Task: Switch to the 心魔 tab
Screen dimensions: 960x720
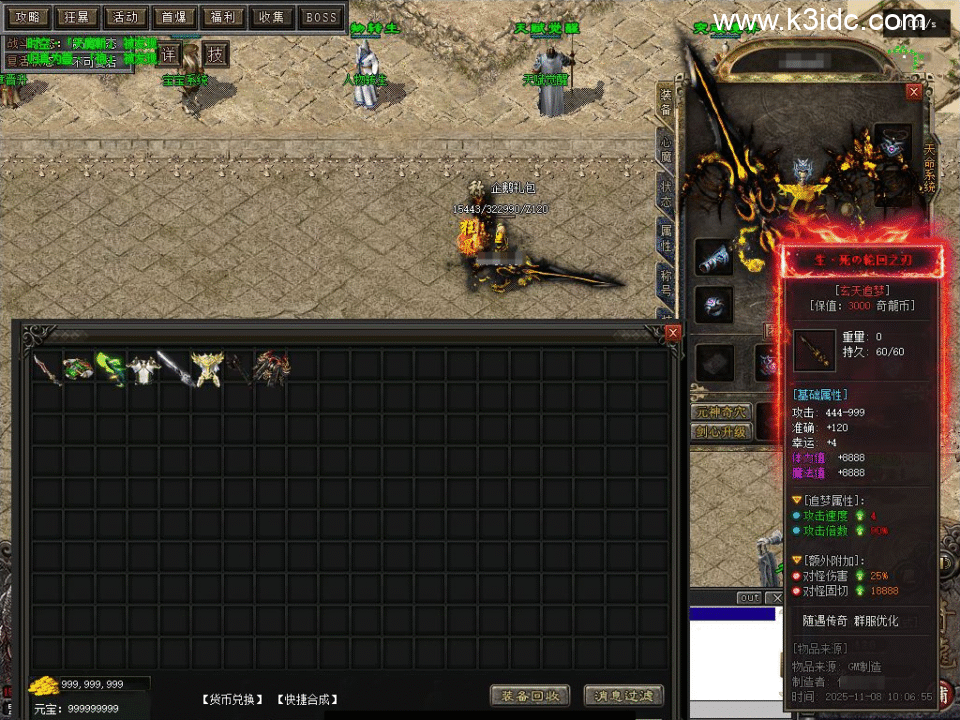Action: (x=666, y=149)
